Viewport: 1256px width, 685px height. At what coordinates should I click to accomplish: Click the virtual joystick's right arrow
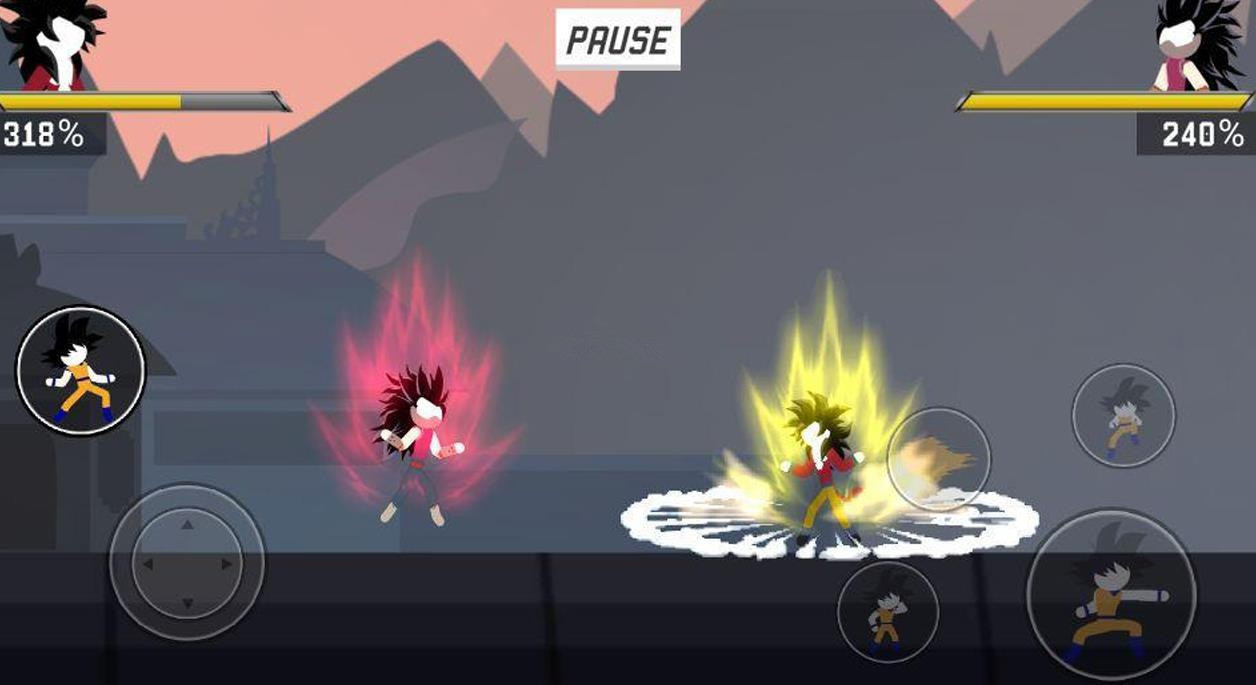click(x=227, y=564)
